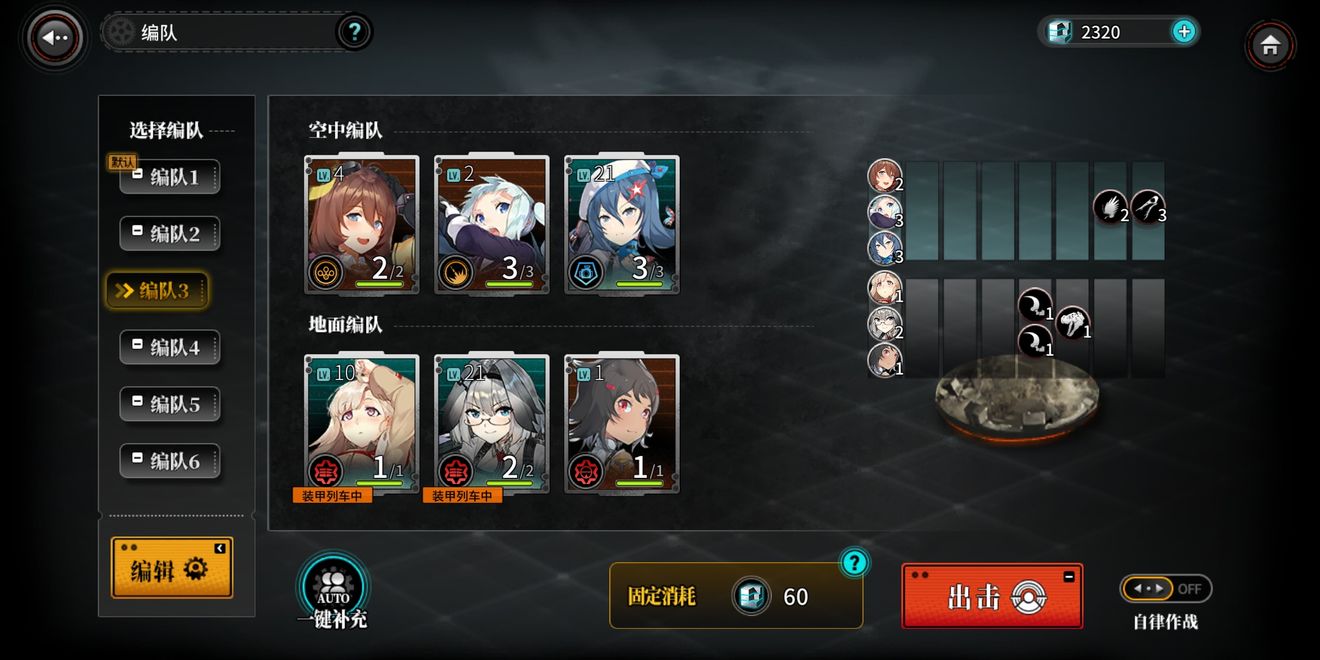The height and width of the screenshot is (660, 1320).
Task: Add more currency with the plus button
Action: tap(1183, 32)
